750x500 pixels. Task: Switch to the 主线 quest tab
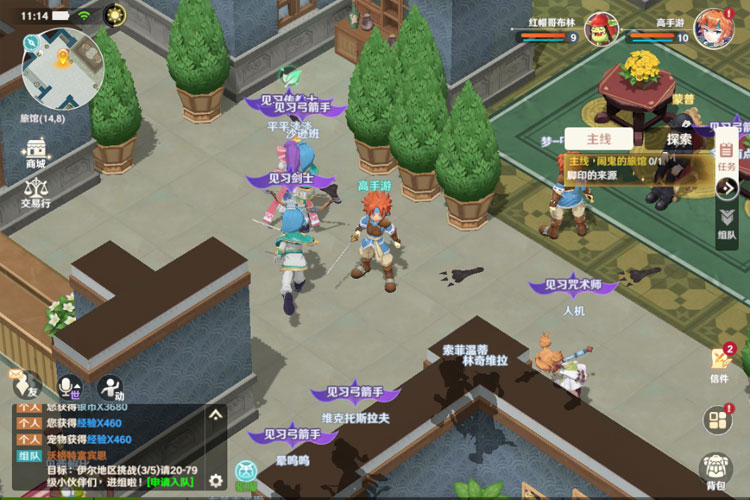(599, 139)
